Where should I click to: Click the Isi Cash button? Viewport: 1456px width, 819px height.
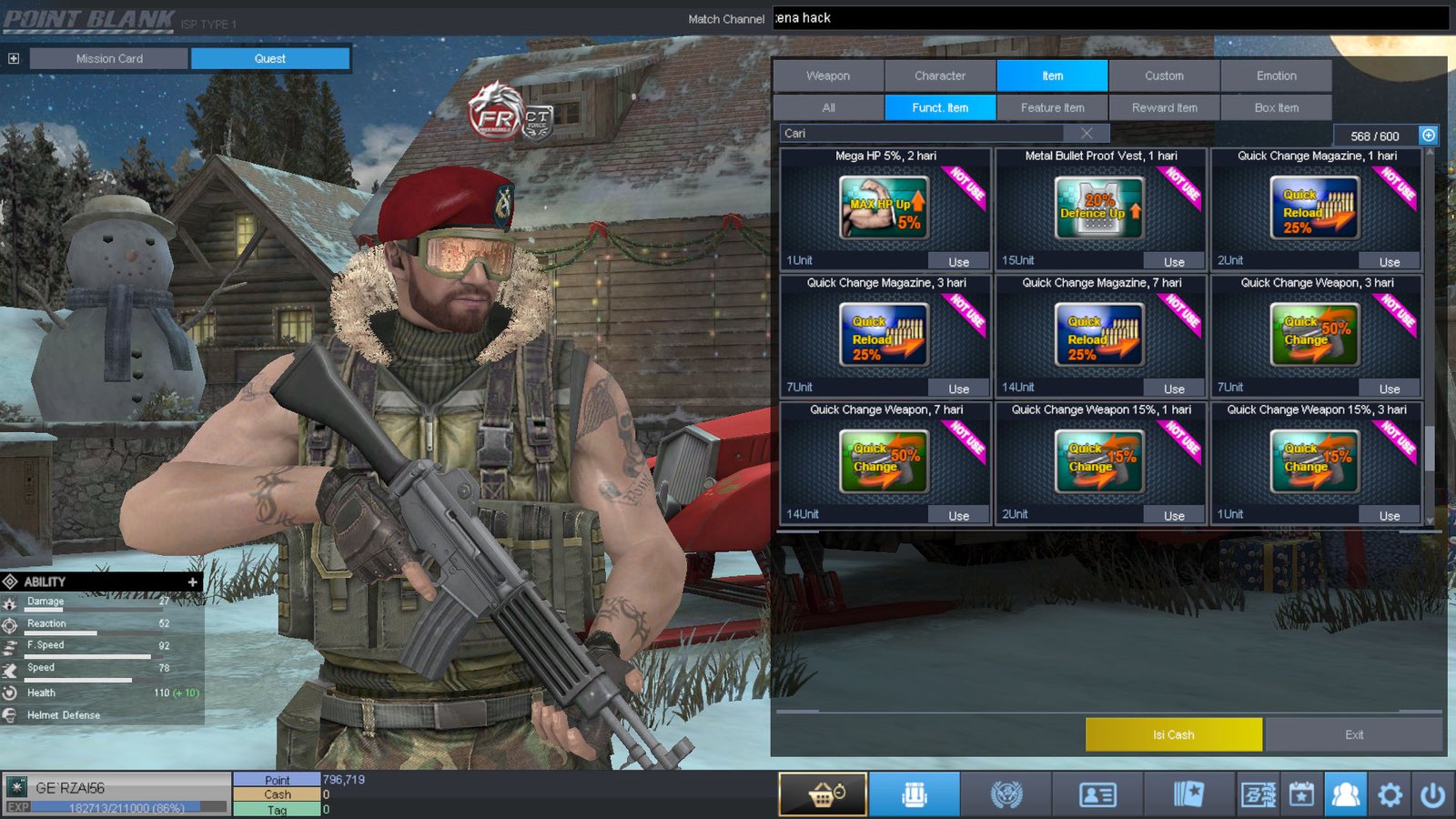click(x=1173, y=734)
